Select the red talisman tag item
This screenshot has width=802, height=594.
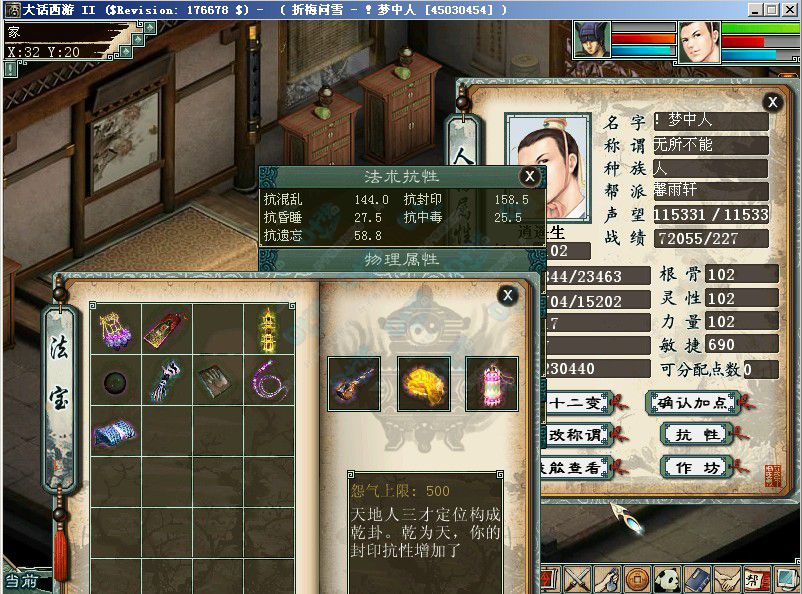[165, 329]
